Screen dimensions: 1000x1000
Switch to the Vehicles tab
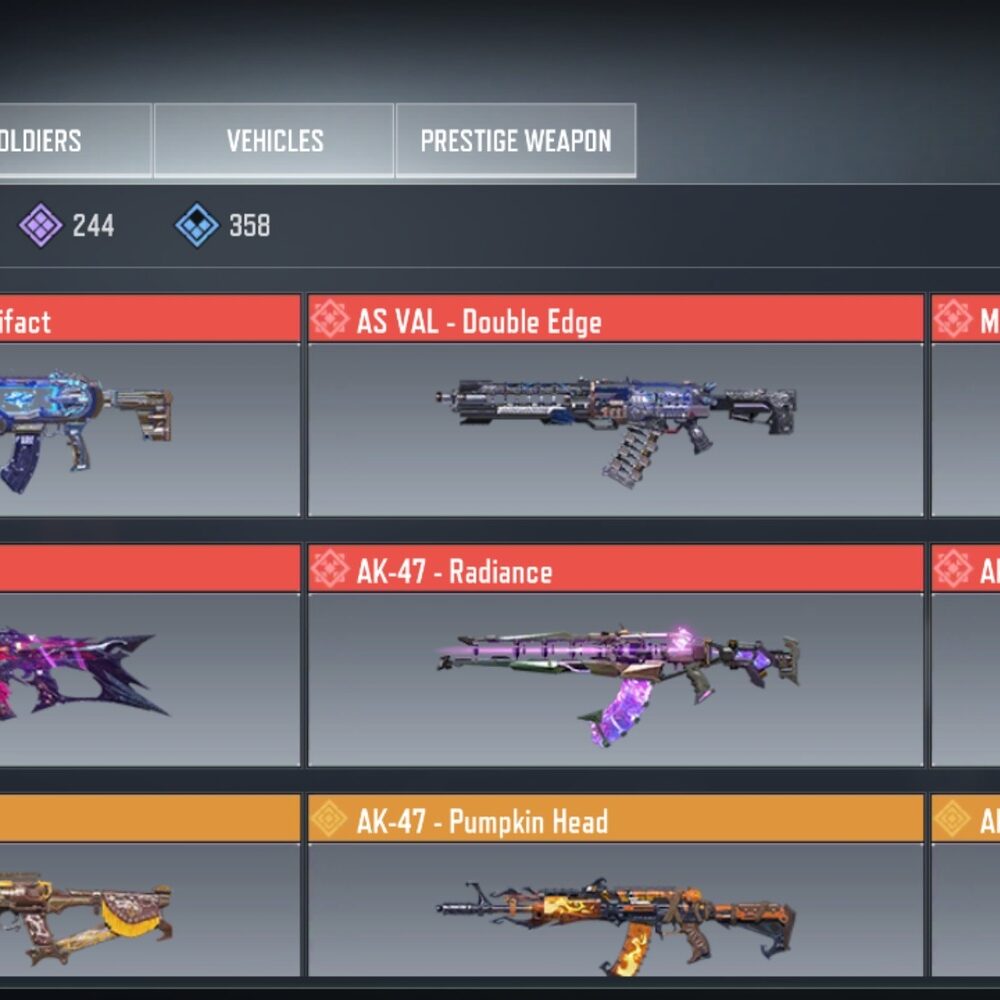pos(274,141)
